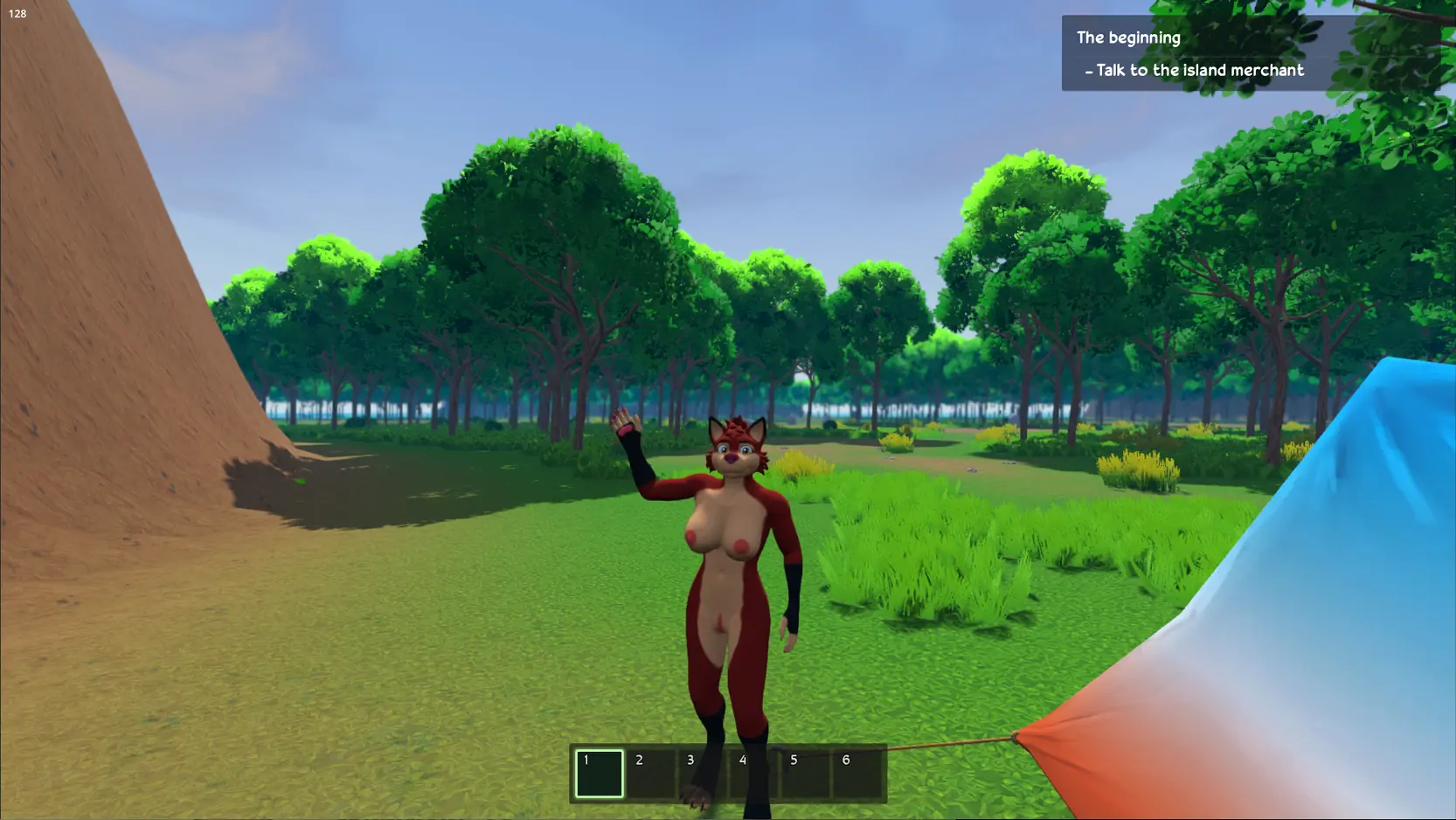Open "The beginning" quest tracker
Image resolution: width=1456 pixels, height=820 pixels.
coord(1128,38)
